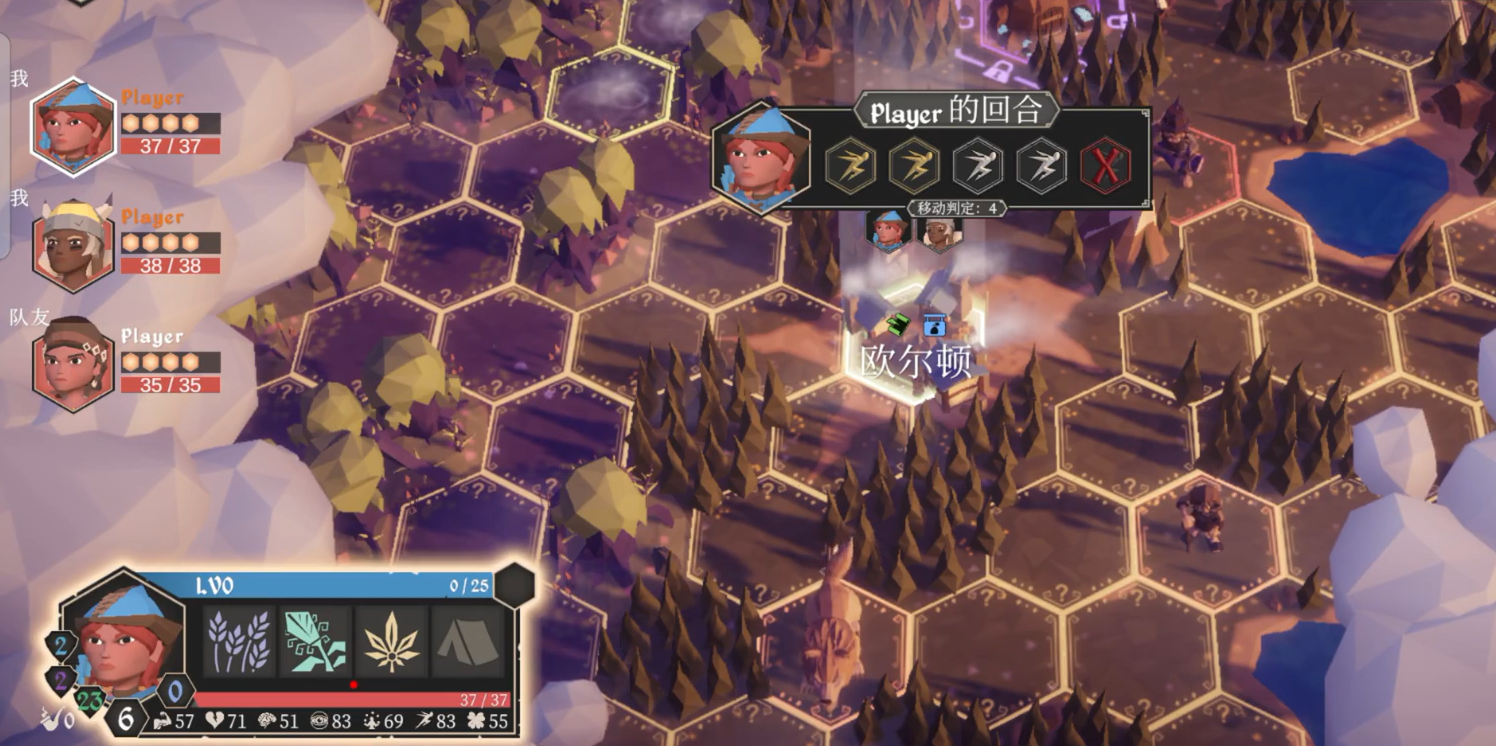The height and width of the screenshot is (746, 1496).
Task: Use the golden star-leaf herb slot
Action: point(391,641)
